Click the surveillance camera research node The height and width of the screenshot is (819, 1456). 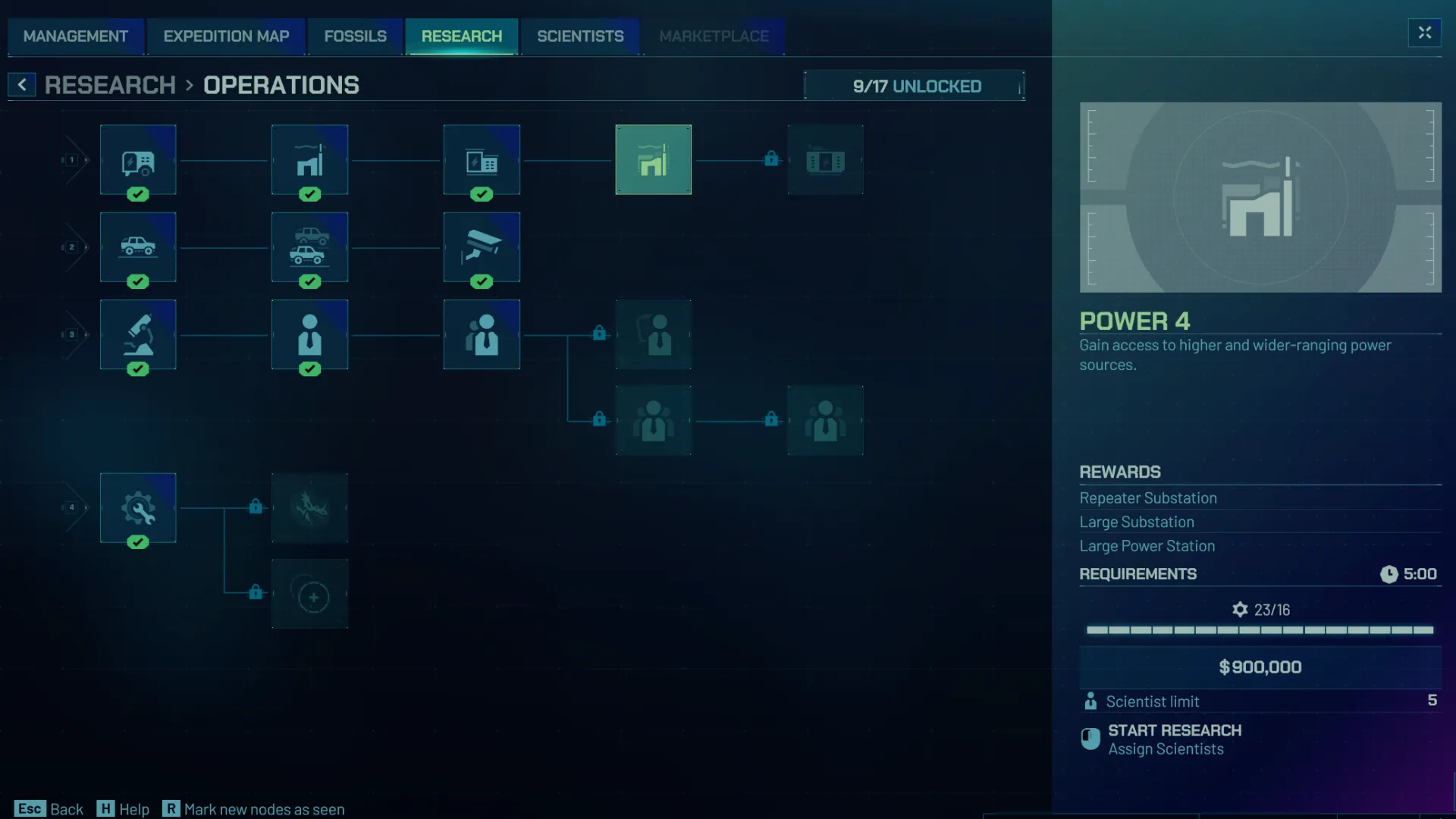coord(482,247)
